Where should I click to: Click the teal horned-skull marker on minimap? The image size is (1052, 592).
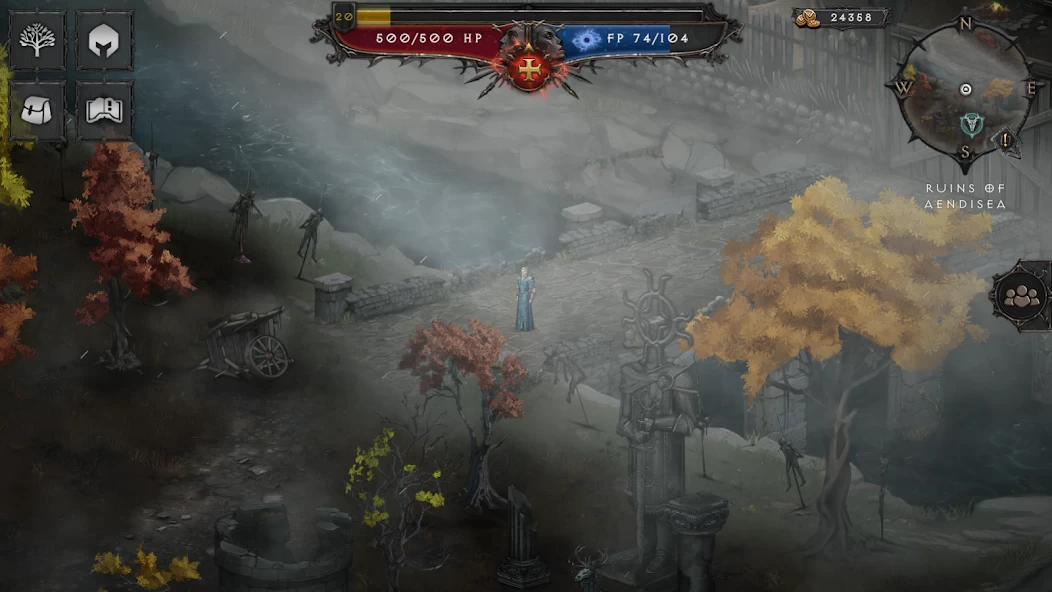(969, 124)
